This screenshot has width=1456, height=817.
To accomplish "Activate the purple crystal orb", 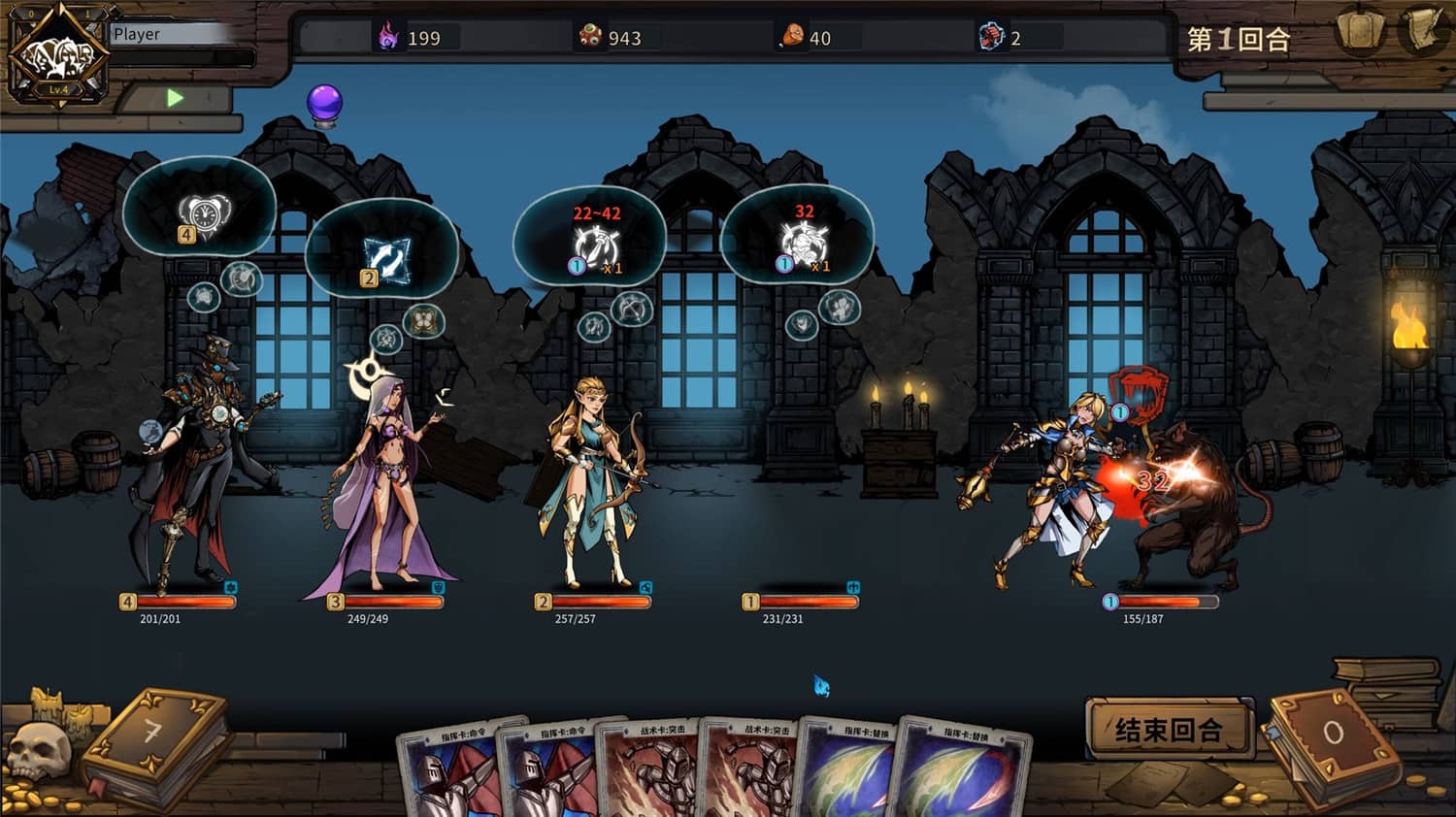I will (x=324, y=104).
